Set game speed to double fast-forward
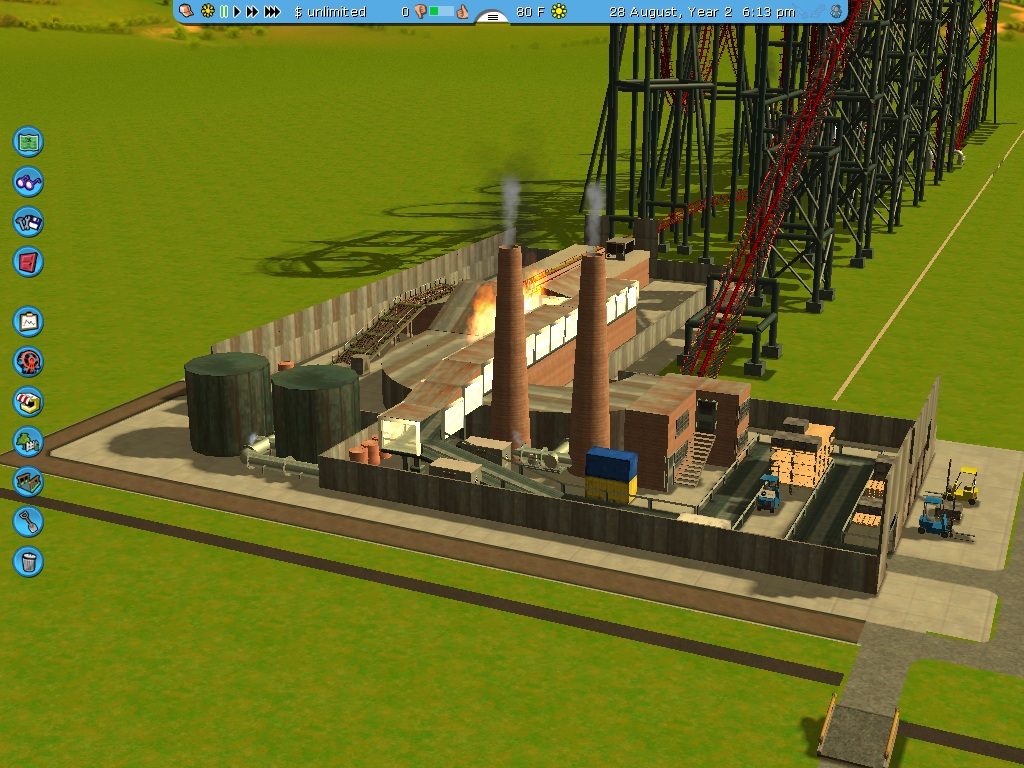The image size is (1024, 768). (x=252, y=12)
